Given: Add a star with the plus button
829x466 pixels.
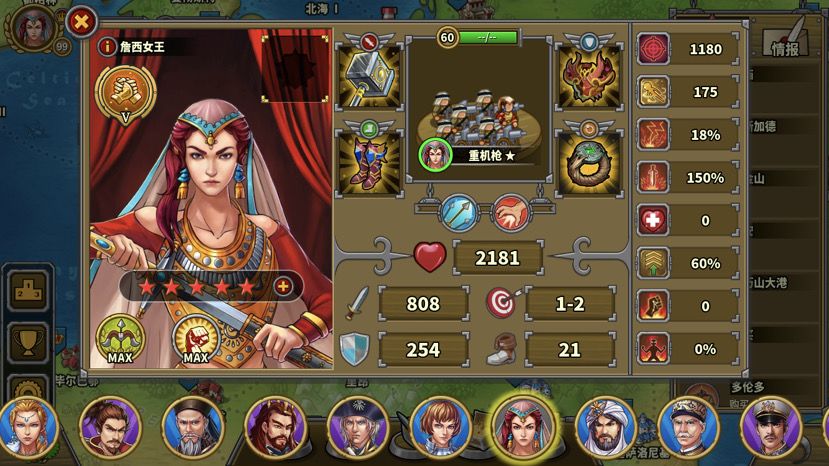Looking at the screenshot, I should (283, 287).
